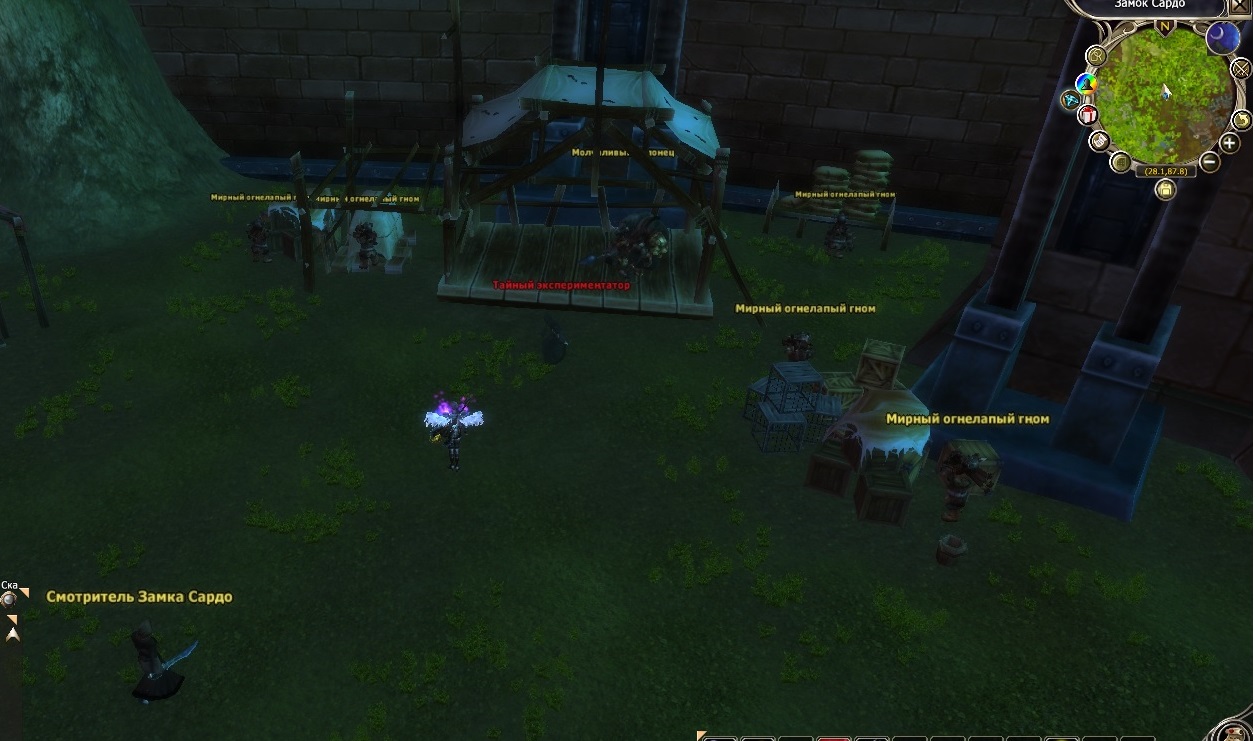Open the rainbow silhouette icon on minimap
This screenshot has height=741, width=1255.
coord(1087,83)
